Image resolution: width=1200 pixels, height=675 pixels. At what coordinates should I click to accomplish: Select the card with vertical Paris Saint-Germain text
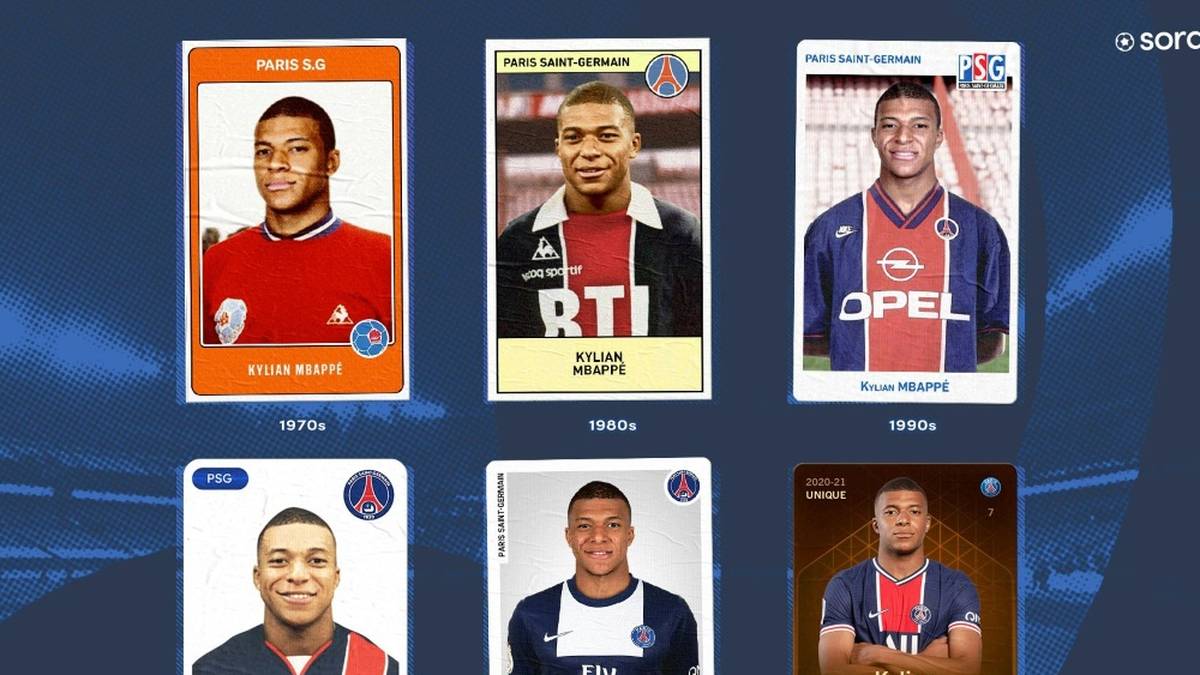coord(598,568)
